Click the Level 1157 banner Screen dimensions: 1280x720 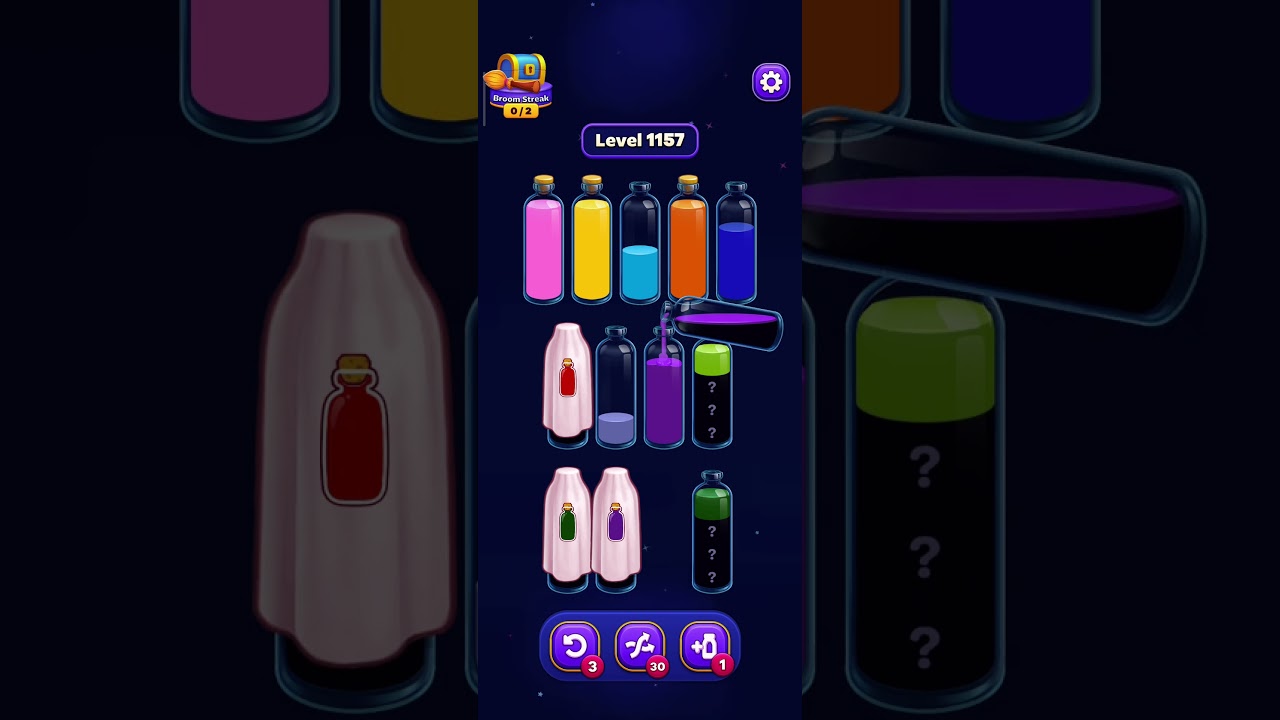(x=640, y=140)
